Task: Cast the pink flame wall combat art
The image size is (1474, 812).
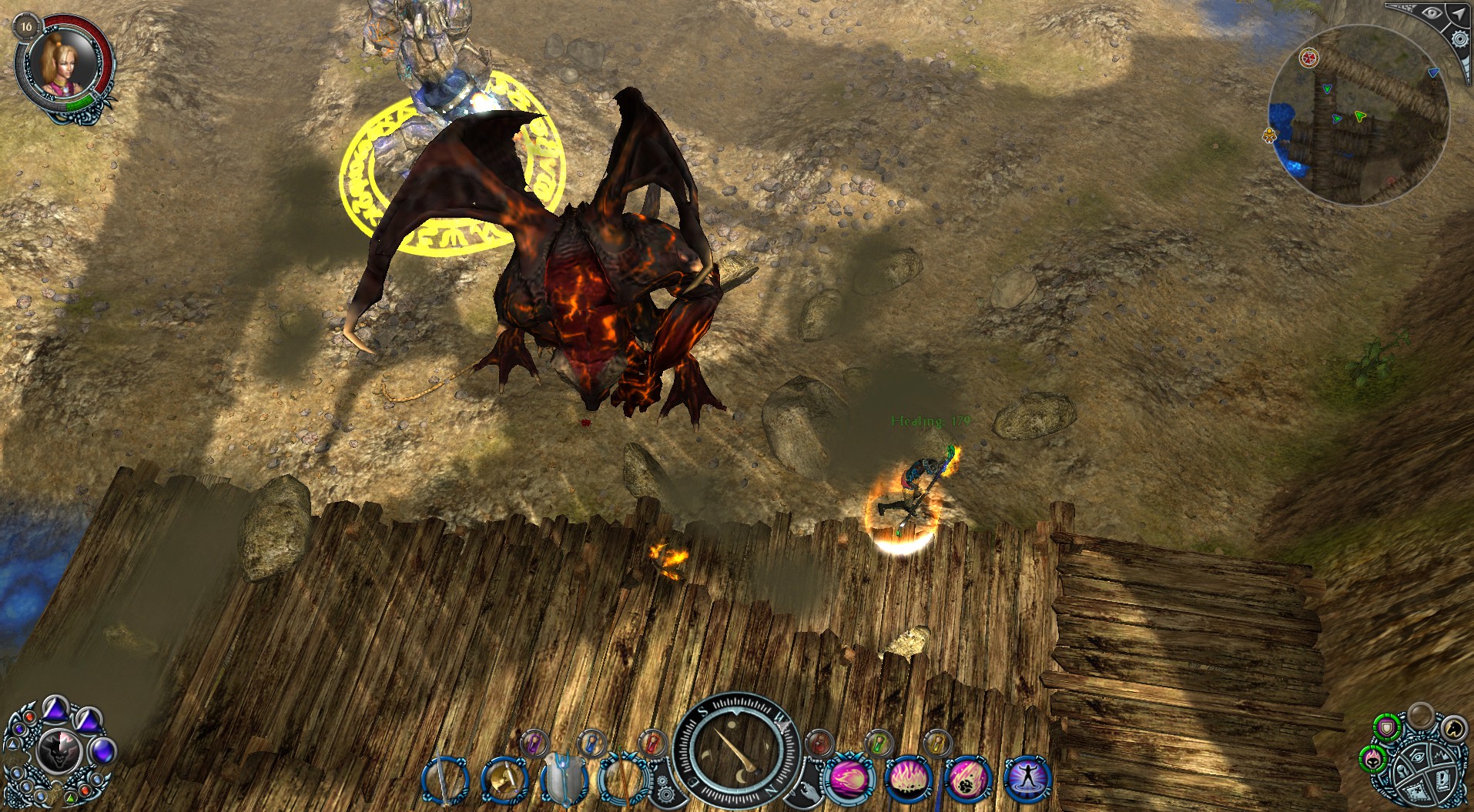Action: 907,779
